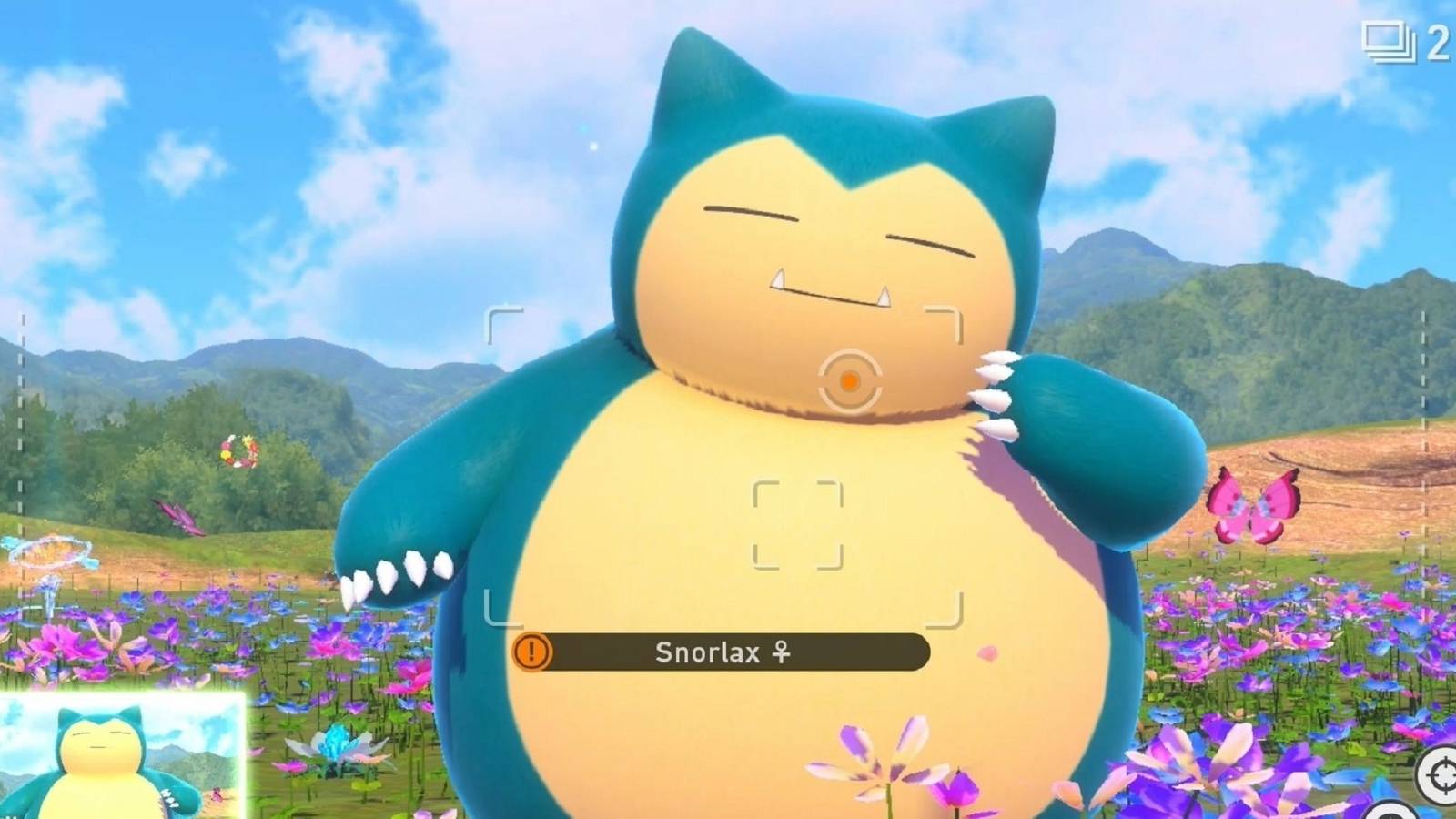Click the female gender symbol after Snorlax
Viewport: 1456px width, 819px height.
pyautogui.click(x=780, y=652)
